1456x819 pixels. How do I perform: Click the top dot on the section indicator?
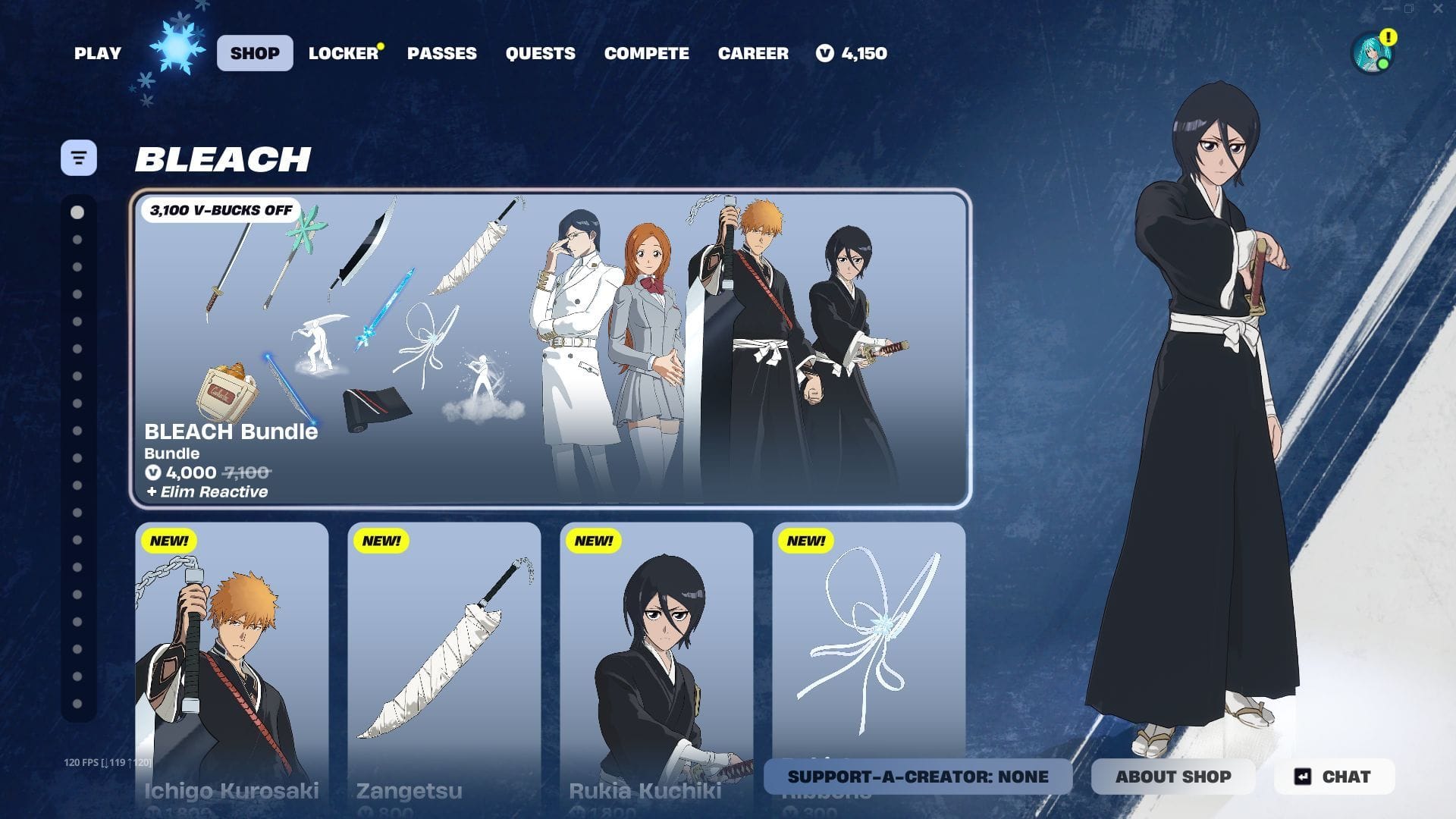click(x=76, y=212)
